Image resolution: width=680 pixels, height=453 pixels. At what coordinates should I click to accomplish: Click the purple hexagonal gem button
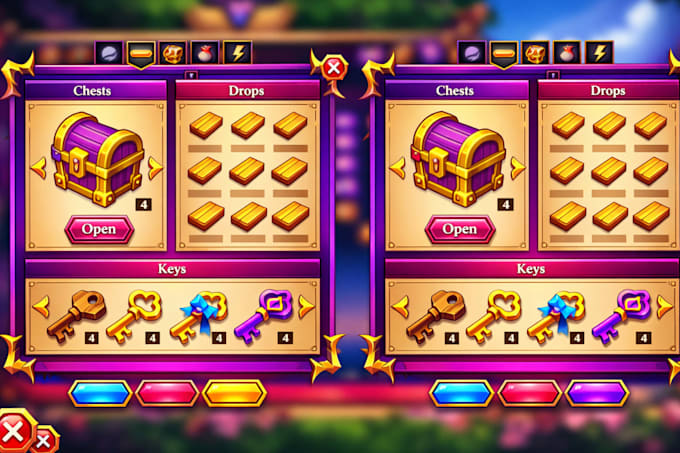click(x=596, y=393)
